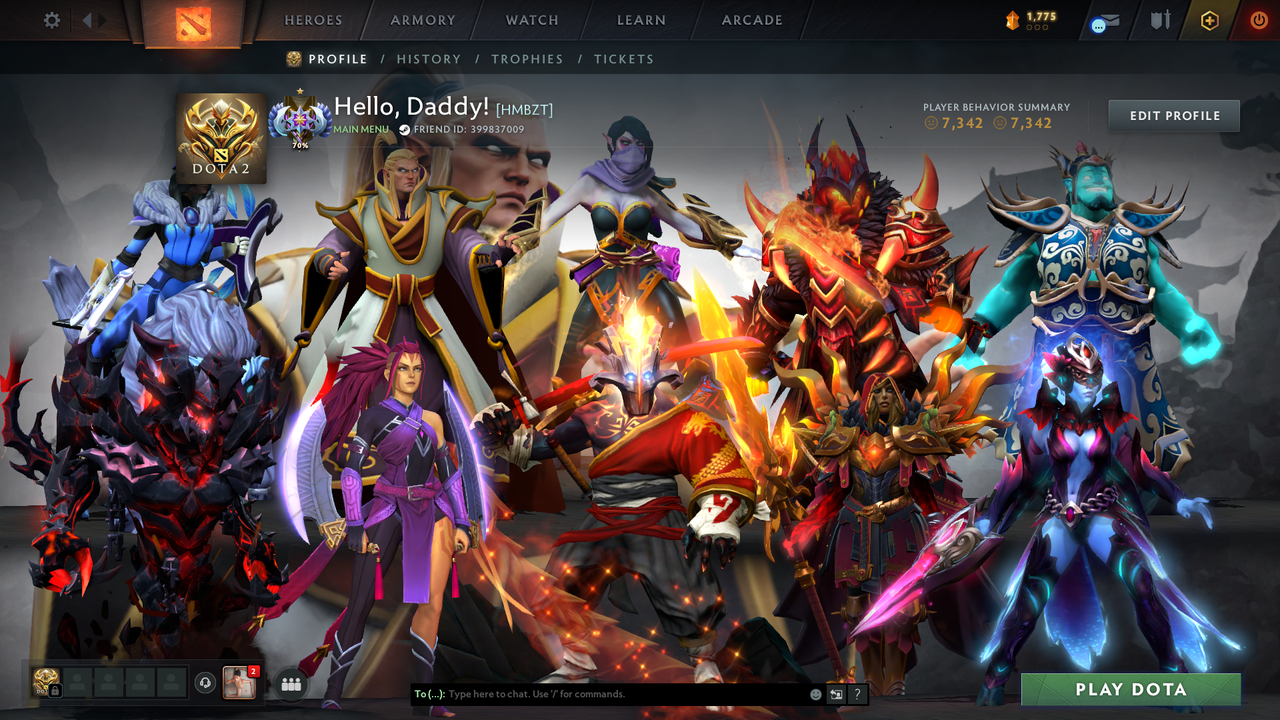1280x720 pixels.
Task: Click the shield and sword Battle Pass icon
Action: tap(1161, 20)
